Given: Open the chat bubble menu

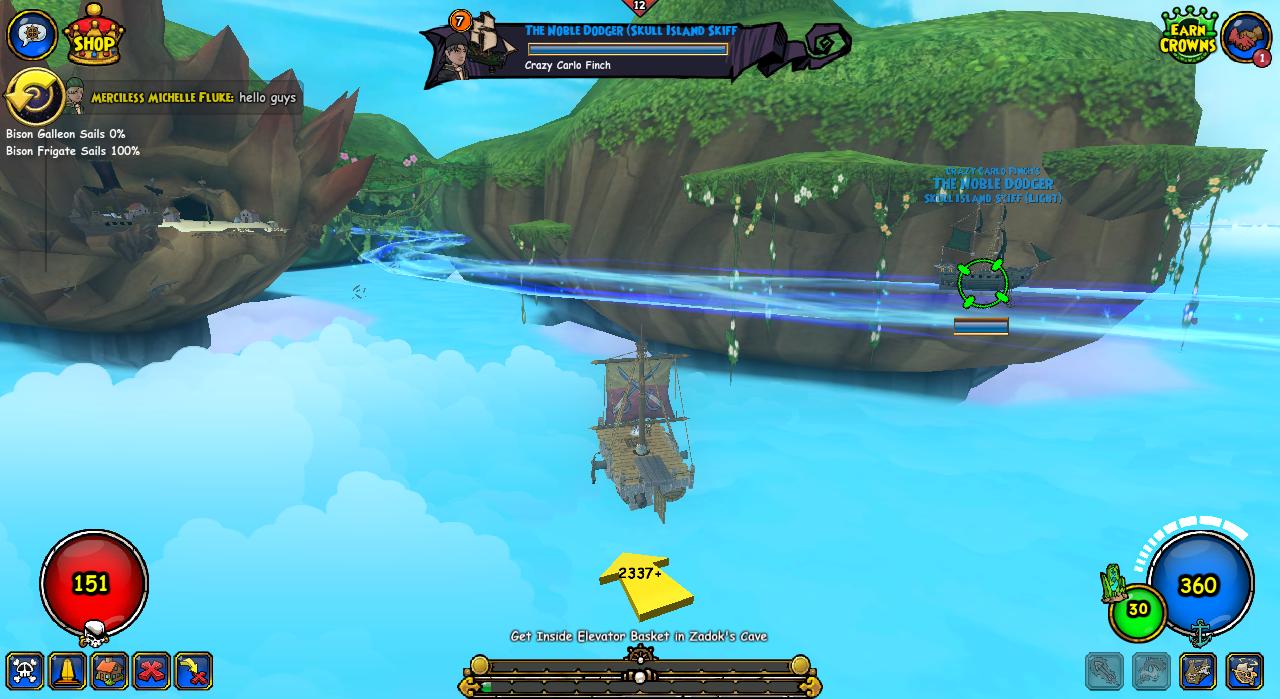Looking at the screenshot, I should click(31, 35).
